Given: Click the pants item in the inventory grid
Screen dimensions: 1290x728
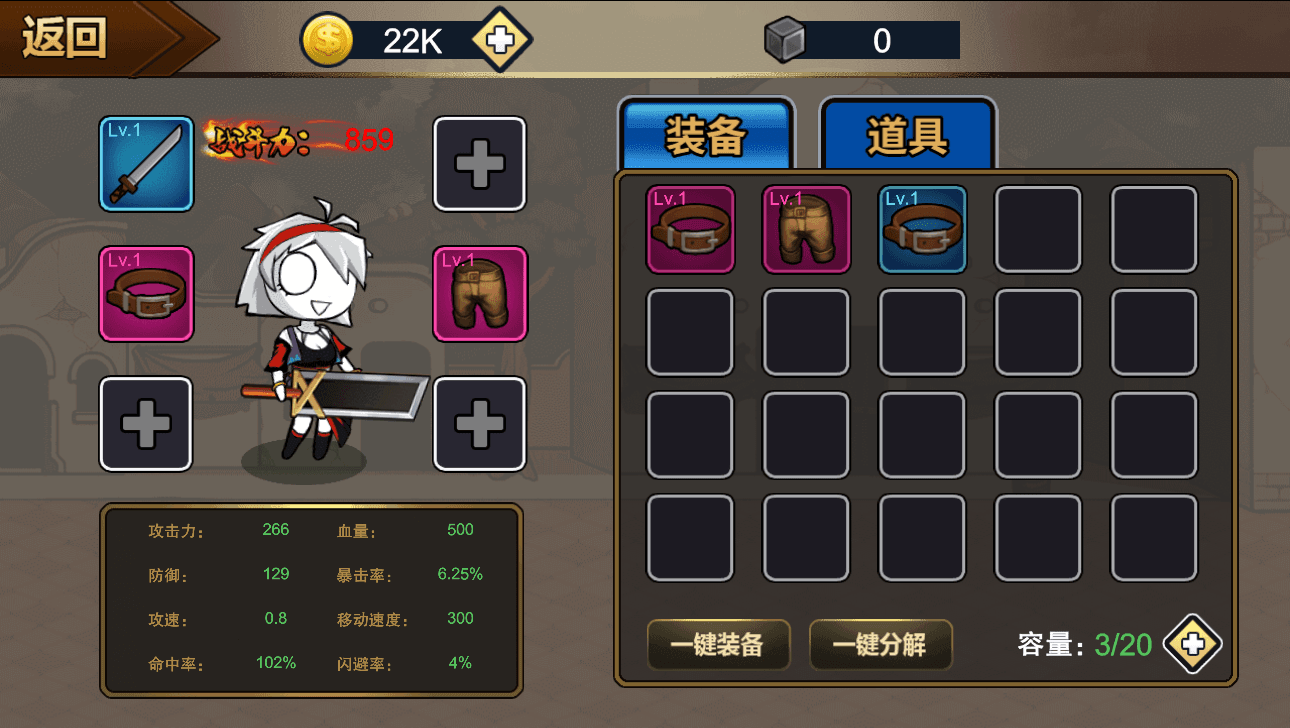Looking at the screenshot, I should click(806, 229).
